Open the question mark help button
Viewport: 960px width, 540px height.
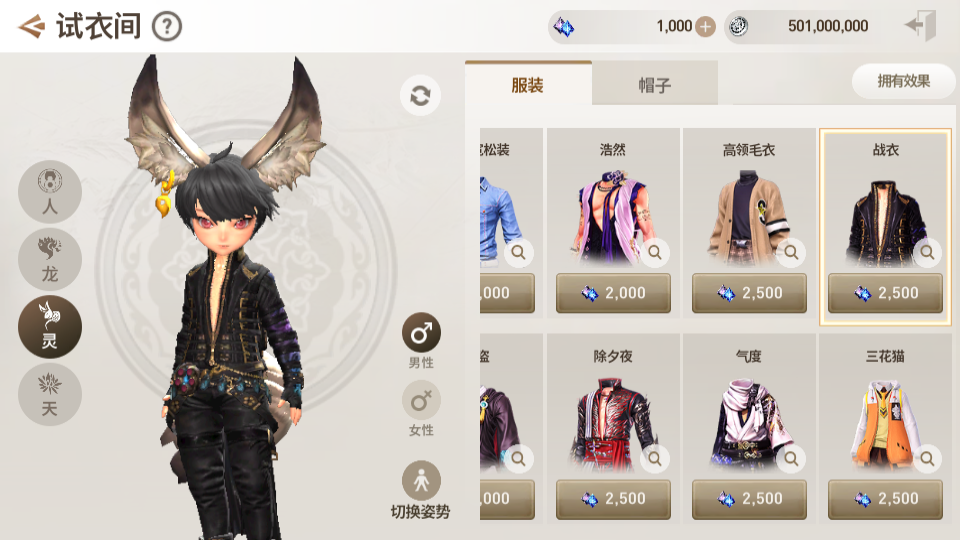click(x=167, y=26)
